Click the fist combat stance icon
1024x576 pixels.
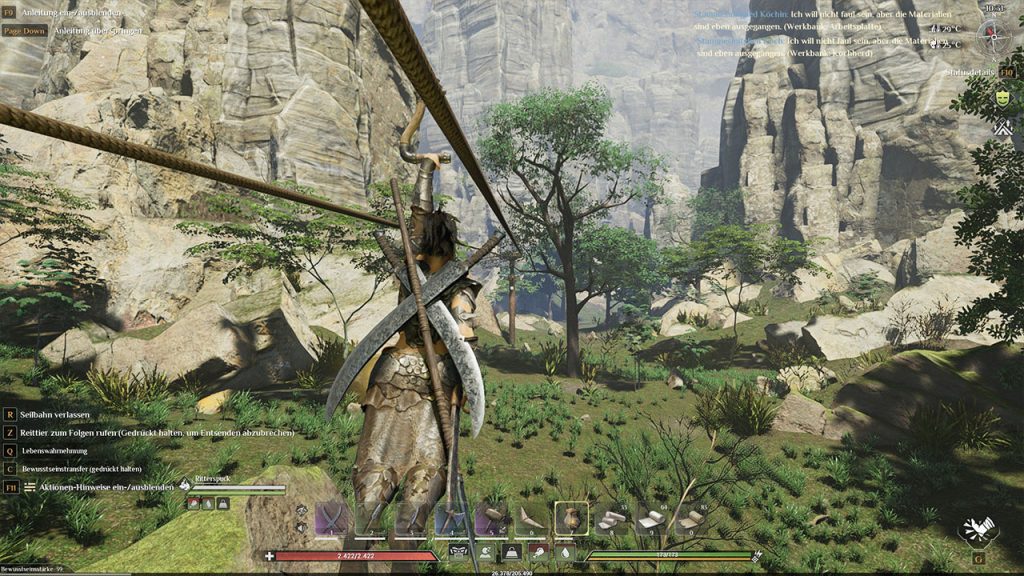[976, 531]
